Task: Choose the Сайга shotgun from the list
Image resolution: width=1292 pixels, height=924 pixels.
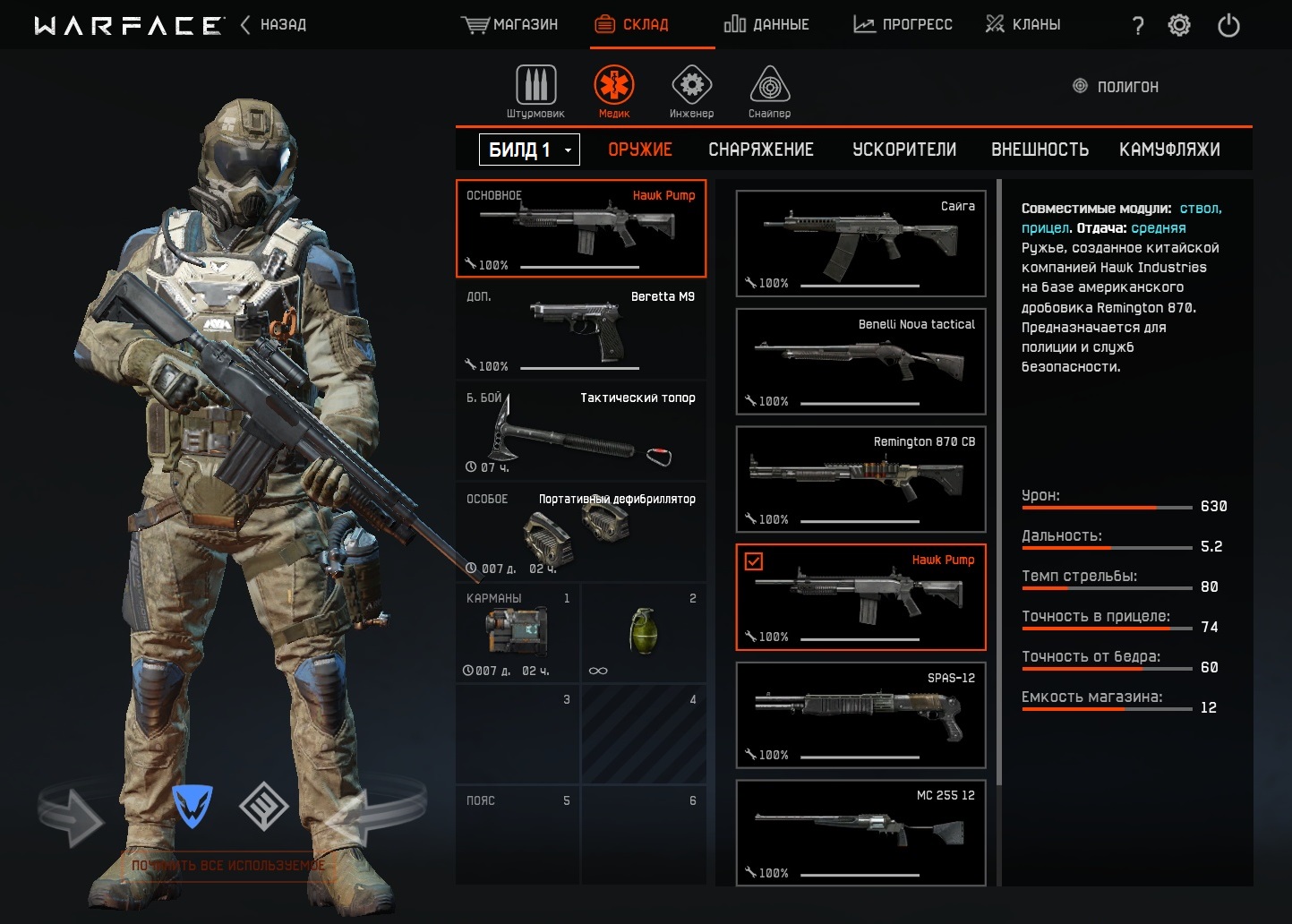Action: click(860, 244)
